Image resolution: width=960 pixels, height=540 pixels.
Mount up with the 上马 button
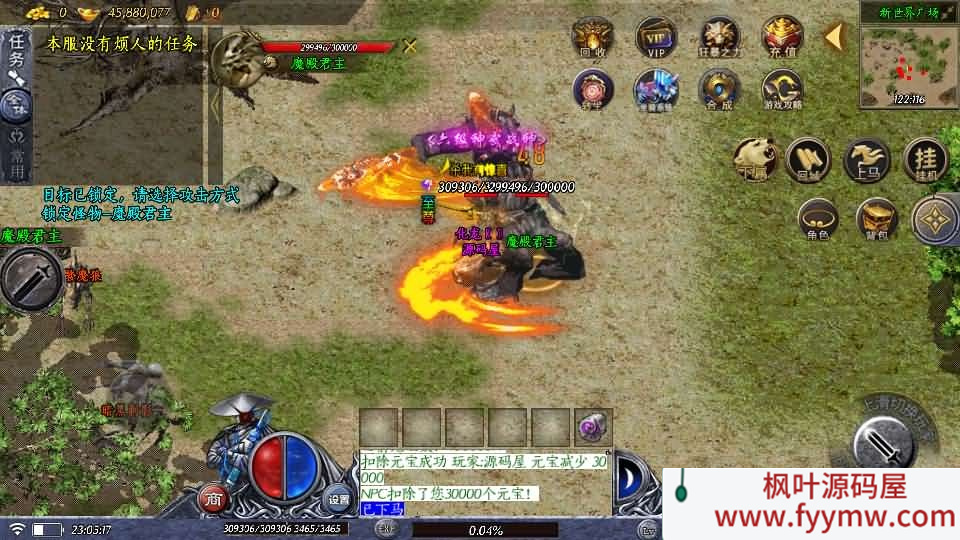pos(866,159)
